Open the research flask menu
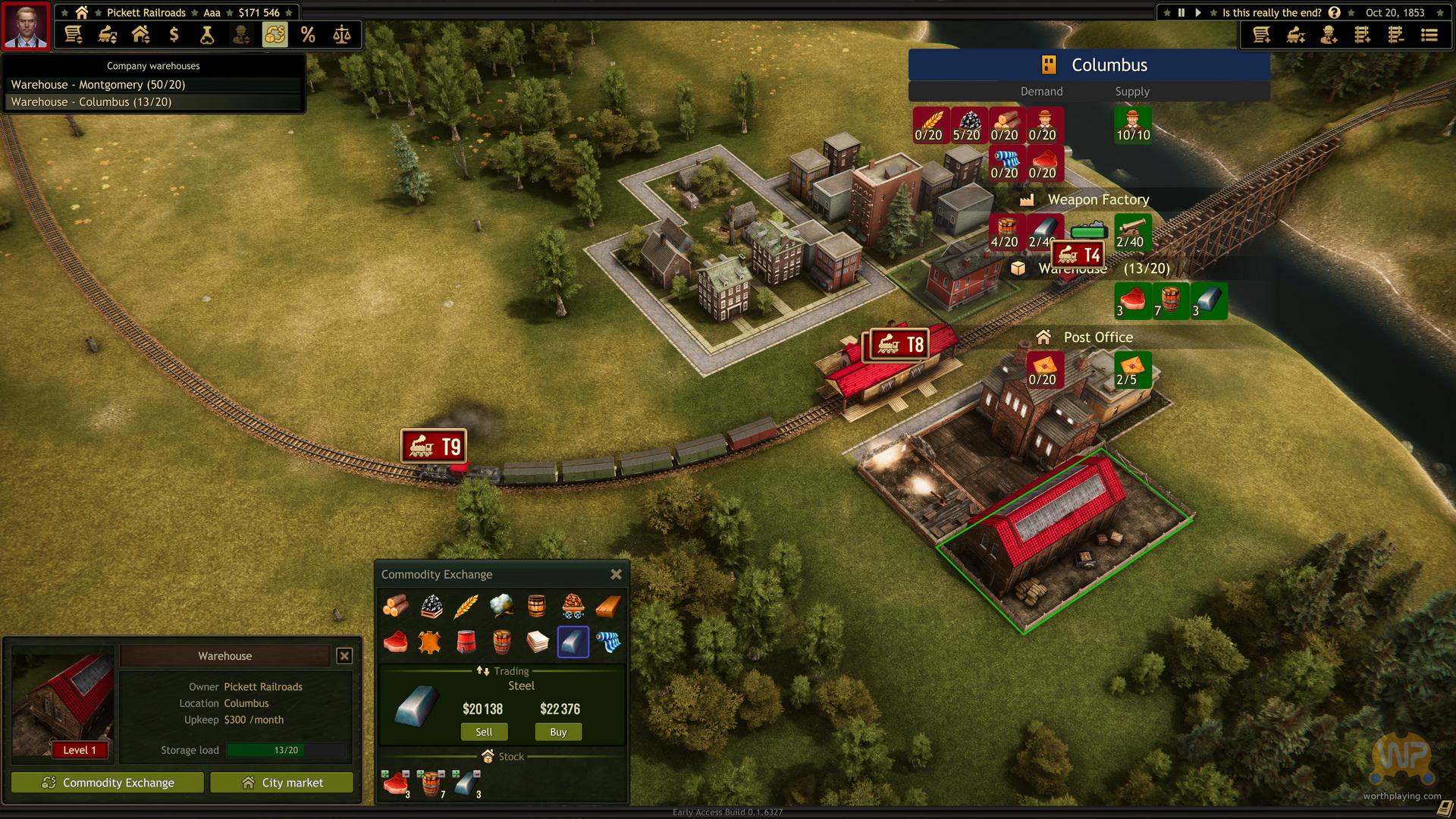This screenshot has height=819, width=1456. click(207, 35)
